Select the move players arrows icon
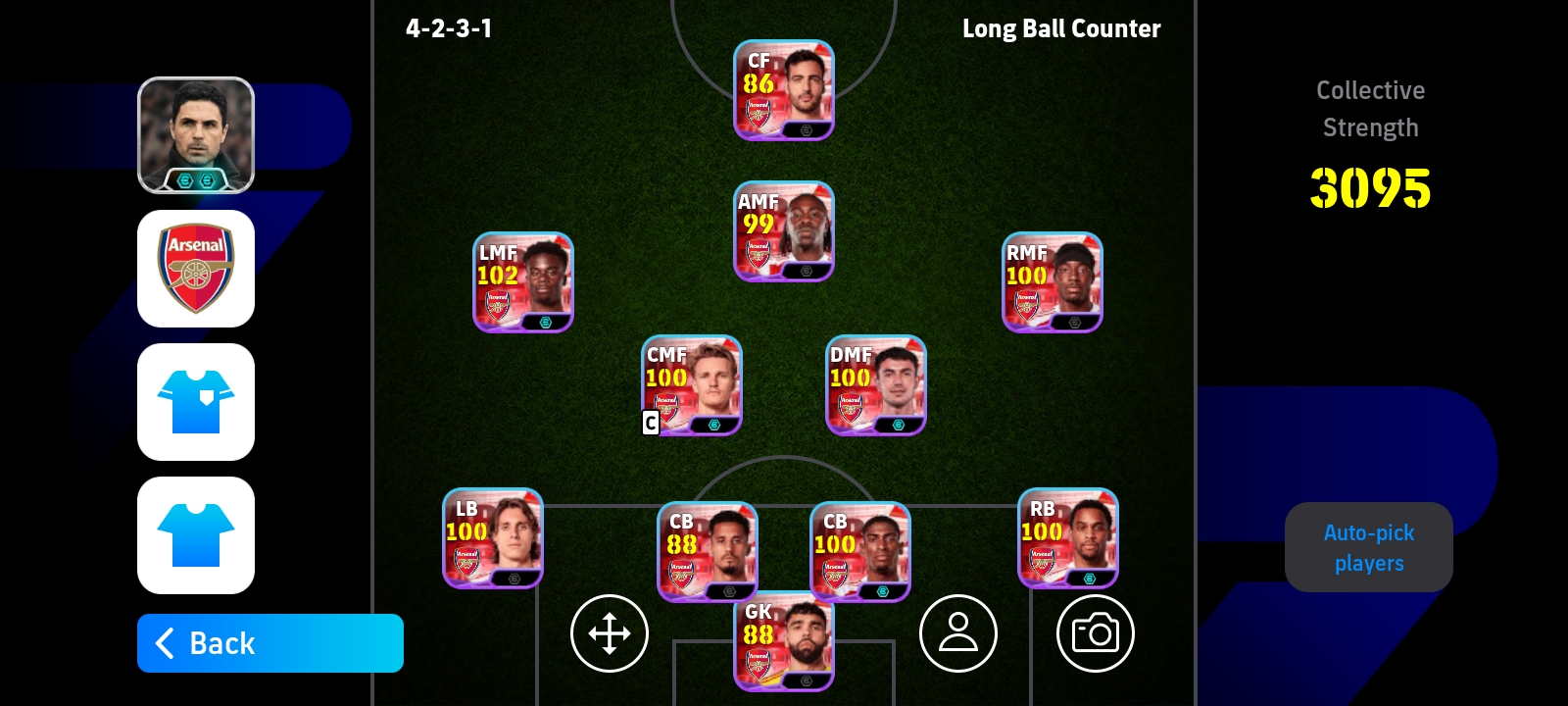 610,633
